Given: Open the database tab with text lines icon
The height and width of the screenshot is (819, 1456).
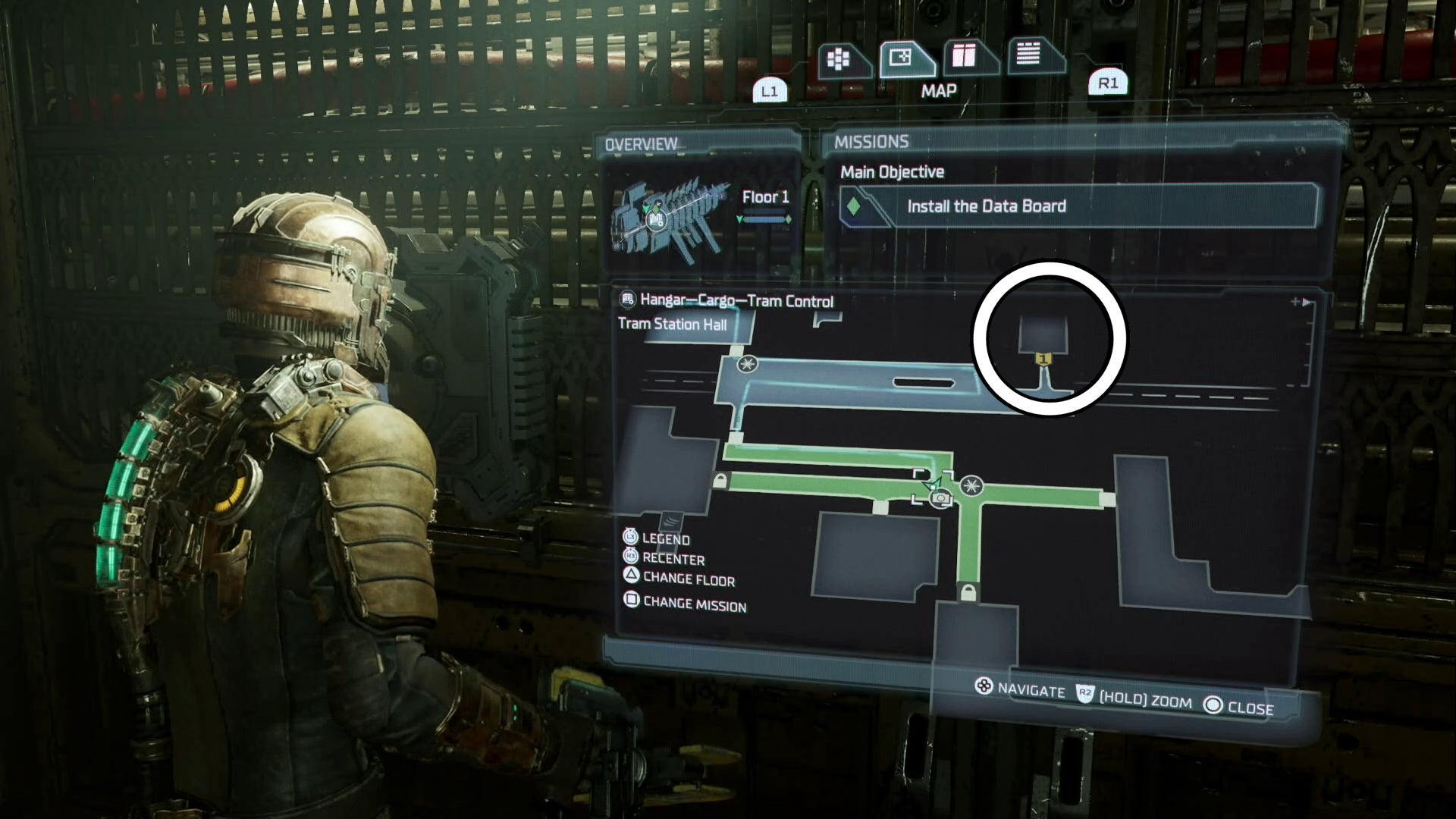Looking at the screenshot, I should [x=1030, y=57].
